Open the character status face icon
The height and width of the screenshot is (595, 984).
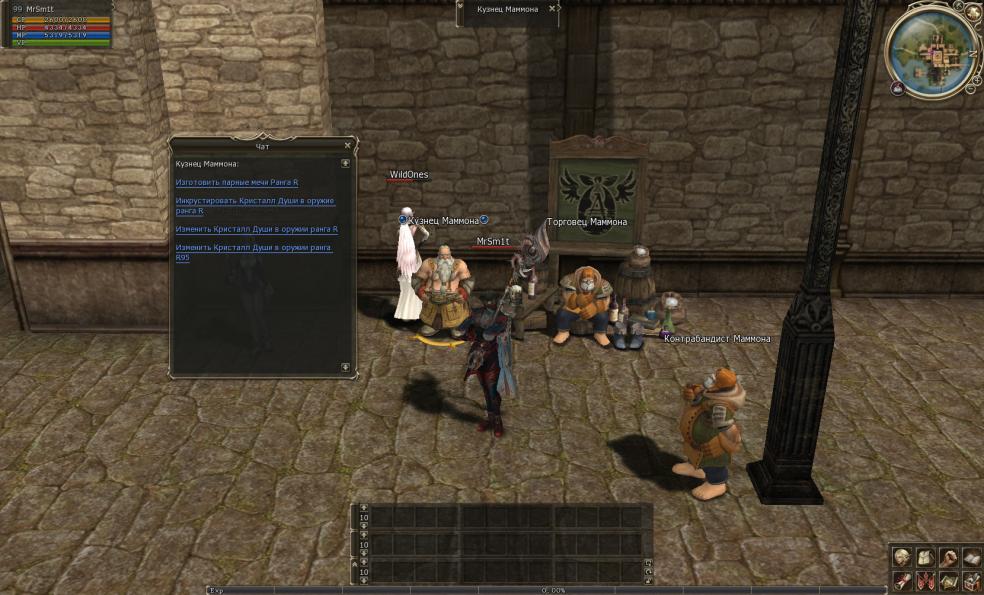point(902,559)
